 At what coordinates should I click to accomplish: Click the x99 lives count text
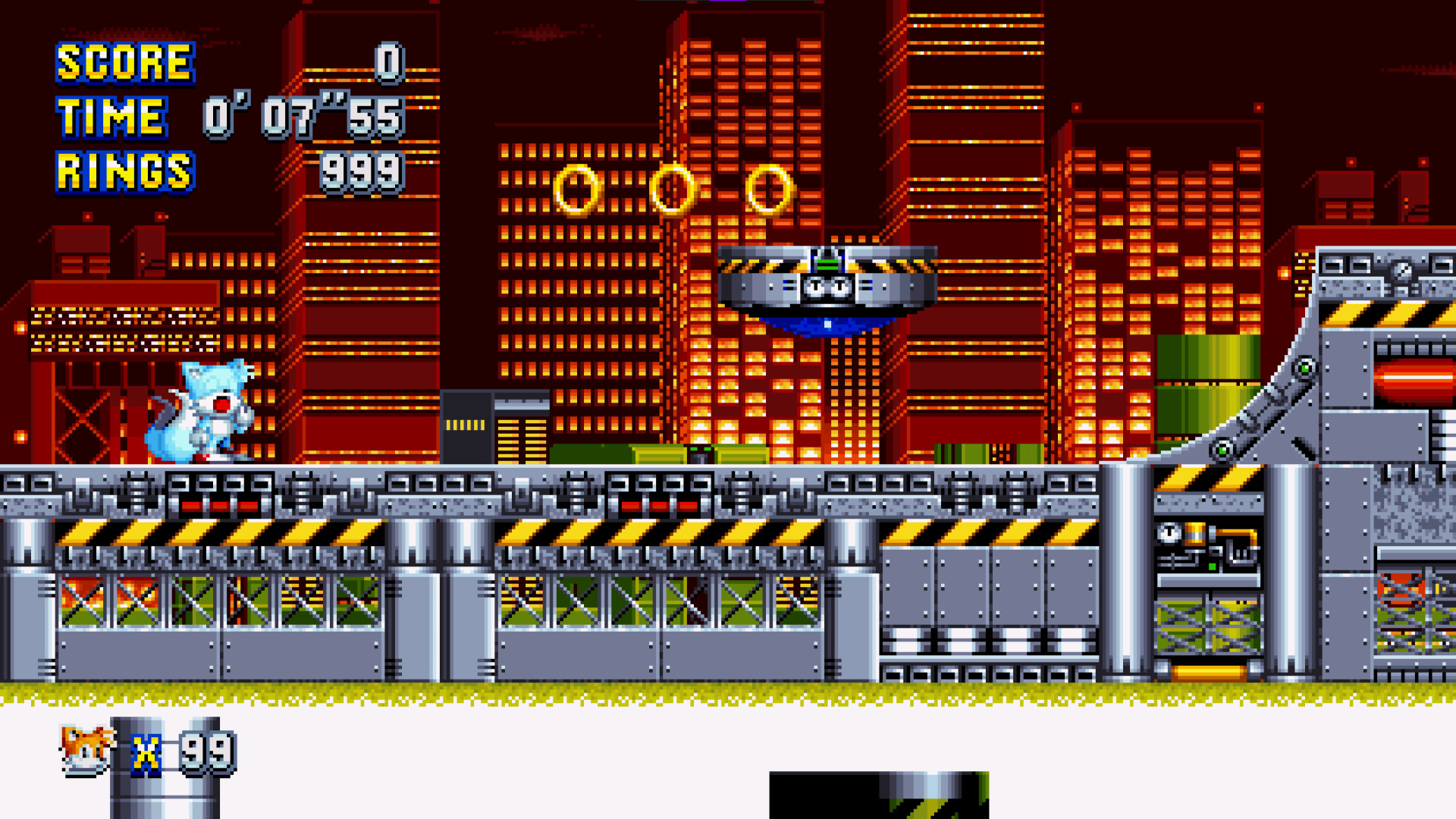(186, 755)
